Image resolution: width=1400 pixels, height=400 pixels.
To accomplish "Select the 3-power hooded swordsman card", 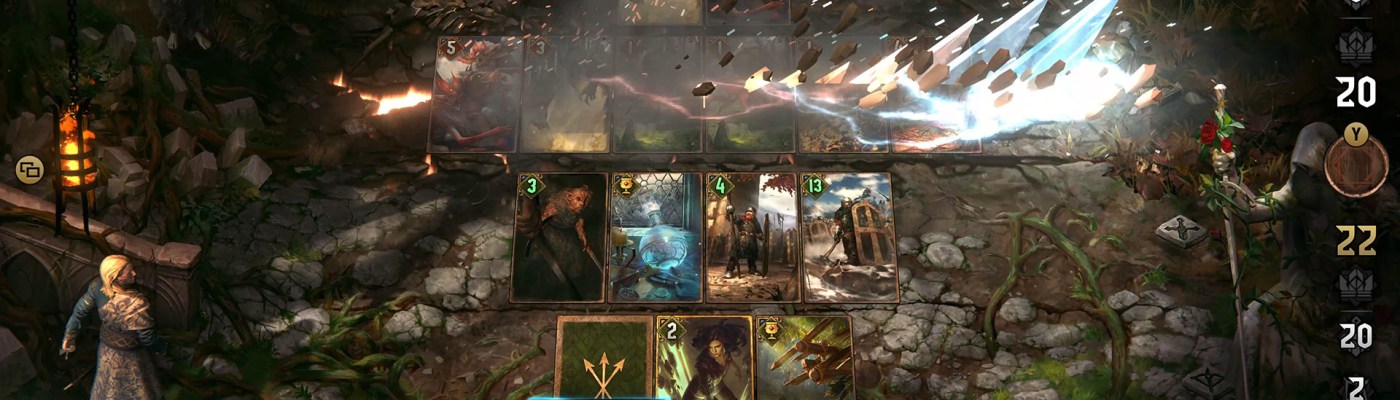I will 560,237.
